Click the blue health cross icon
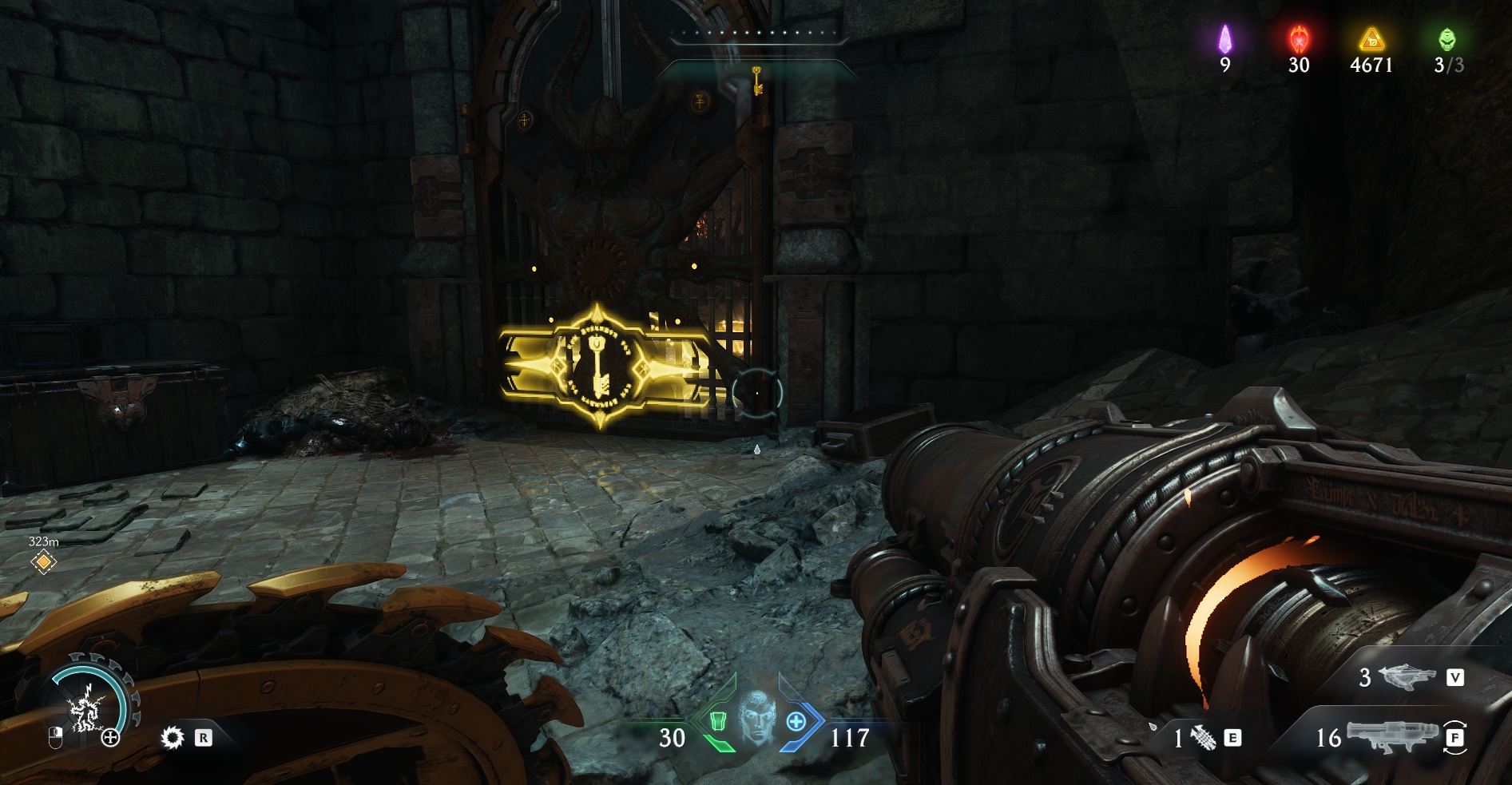 (796, 721)
